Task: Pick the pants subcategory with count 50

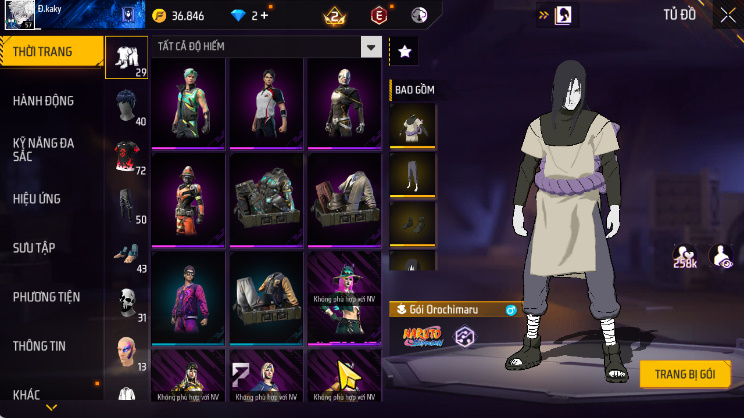Action: click(126, 204)
